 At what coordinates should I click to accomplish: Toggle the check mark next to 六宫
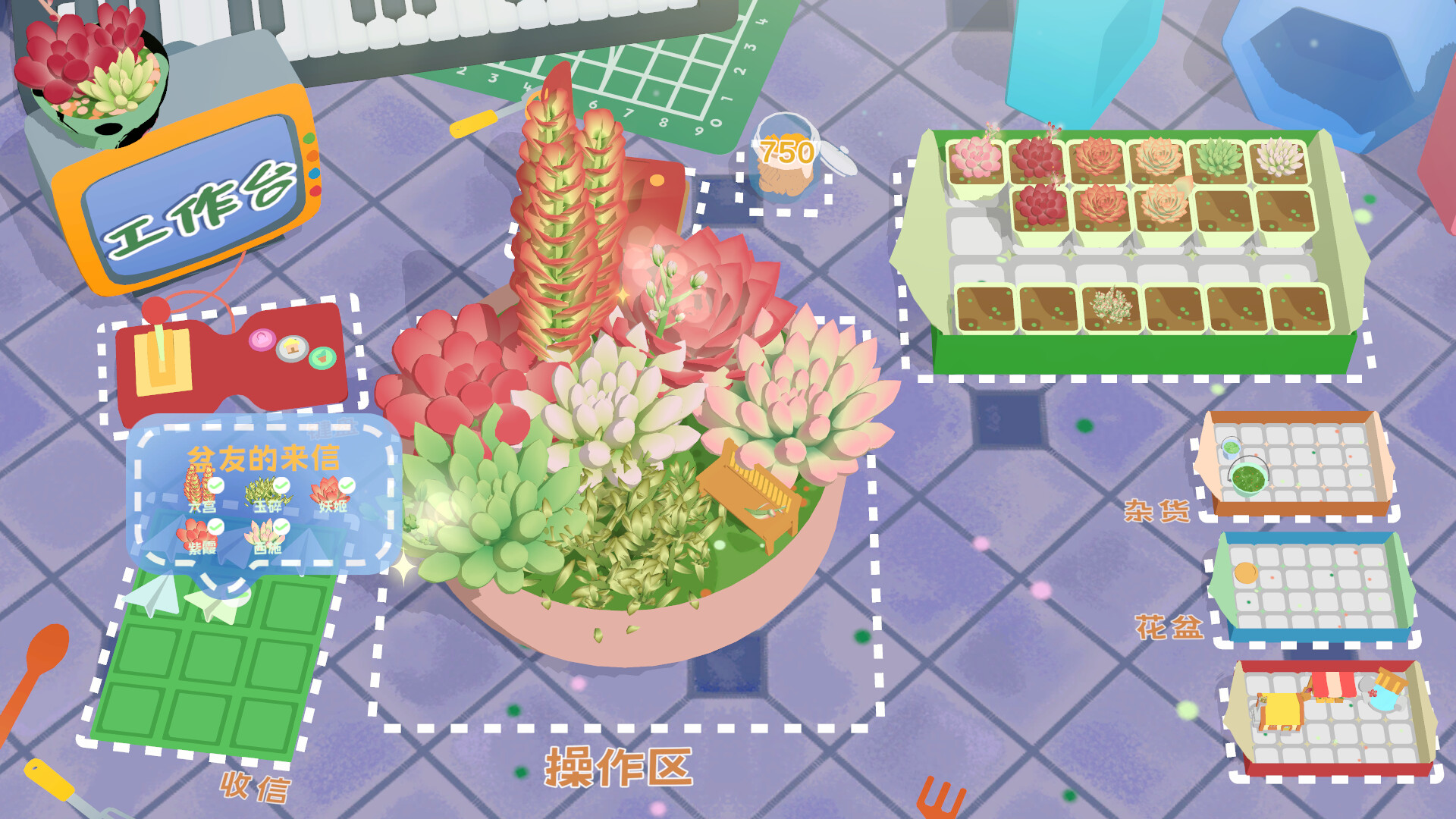(215, 485)
